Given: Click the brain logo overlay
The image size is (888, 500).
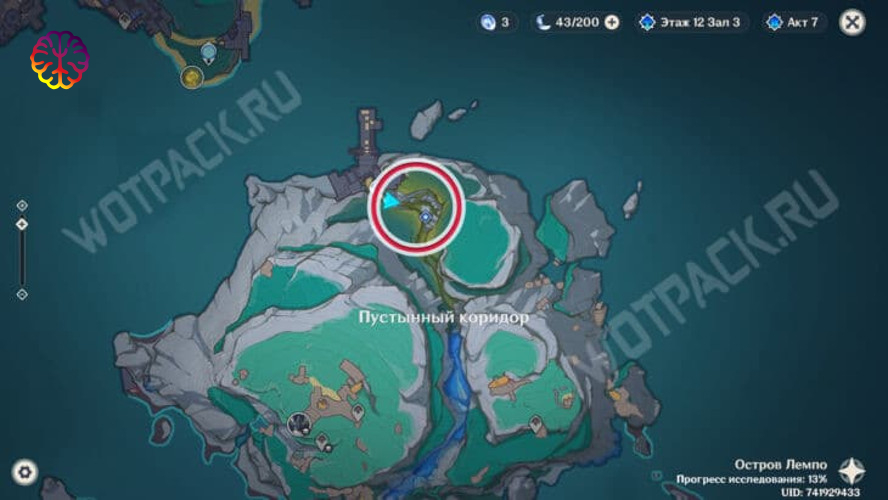Looking at the screenshot, I should 59,60.
